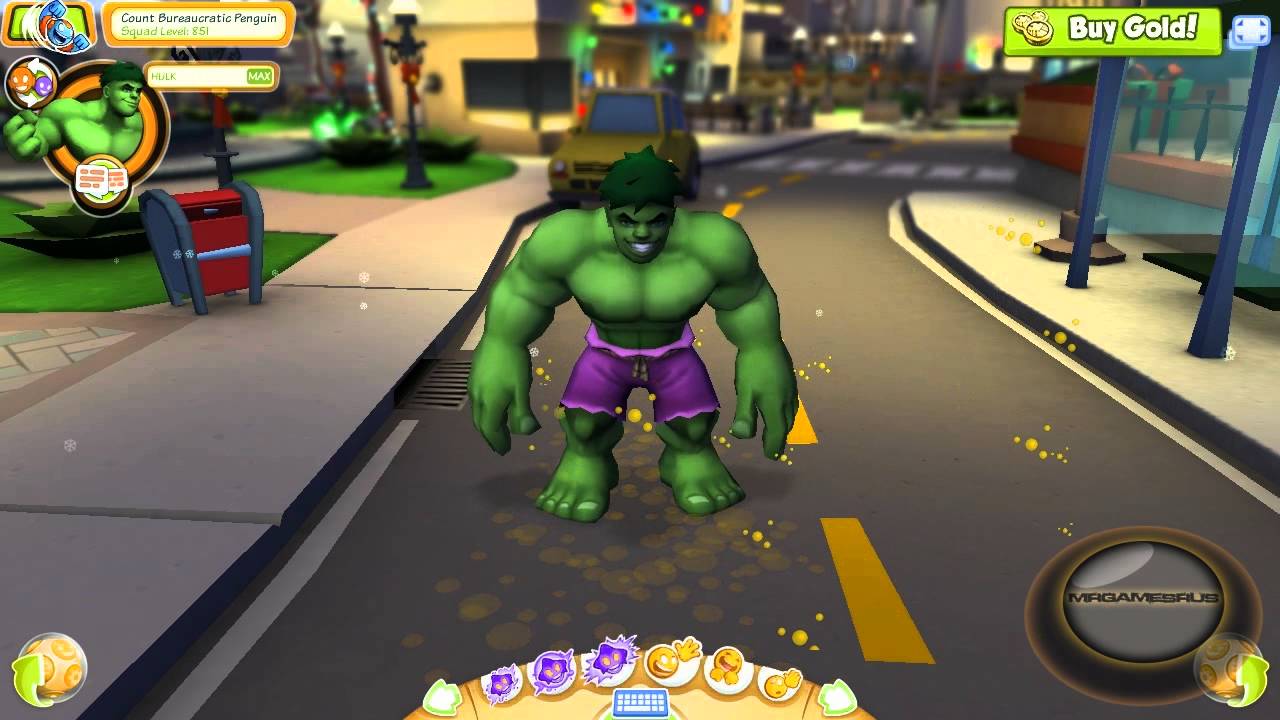
Task: Click the keyboard chat icon
Action: click(640, 702)
